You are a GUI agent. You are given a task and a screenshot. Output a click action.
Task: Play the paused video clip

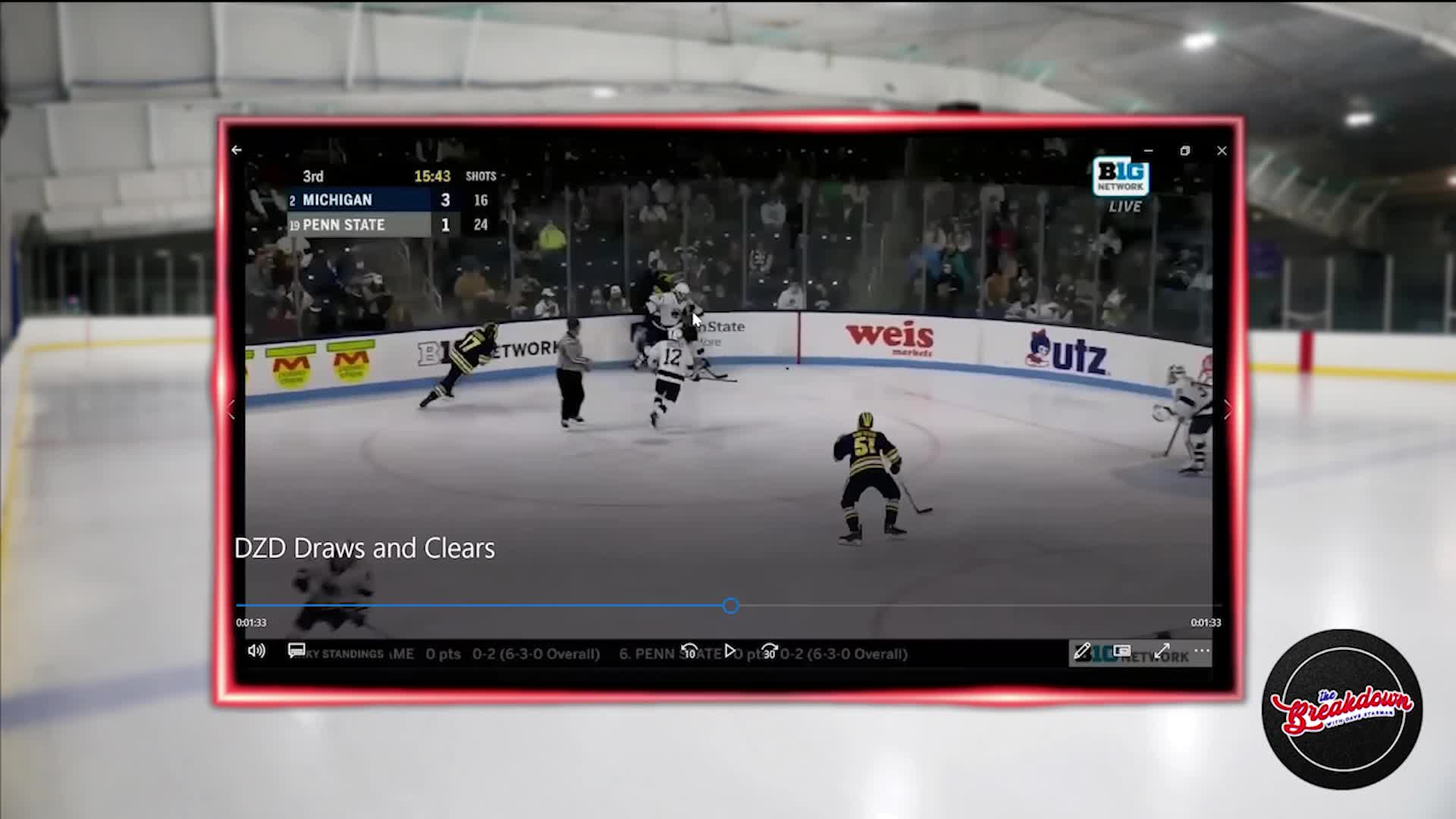(x=730, y=651)
